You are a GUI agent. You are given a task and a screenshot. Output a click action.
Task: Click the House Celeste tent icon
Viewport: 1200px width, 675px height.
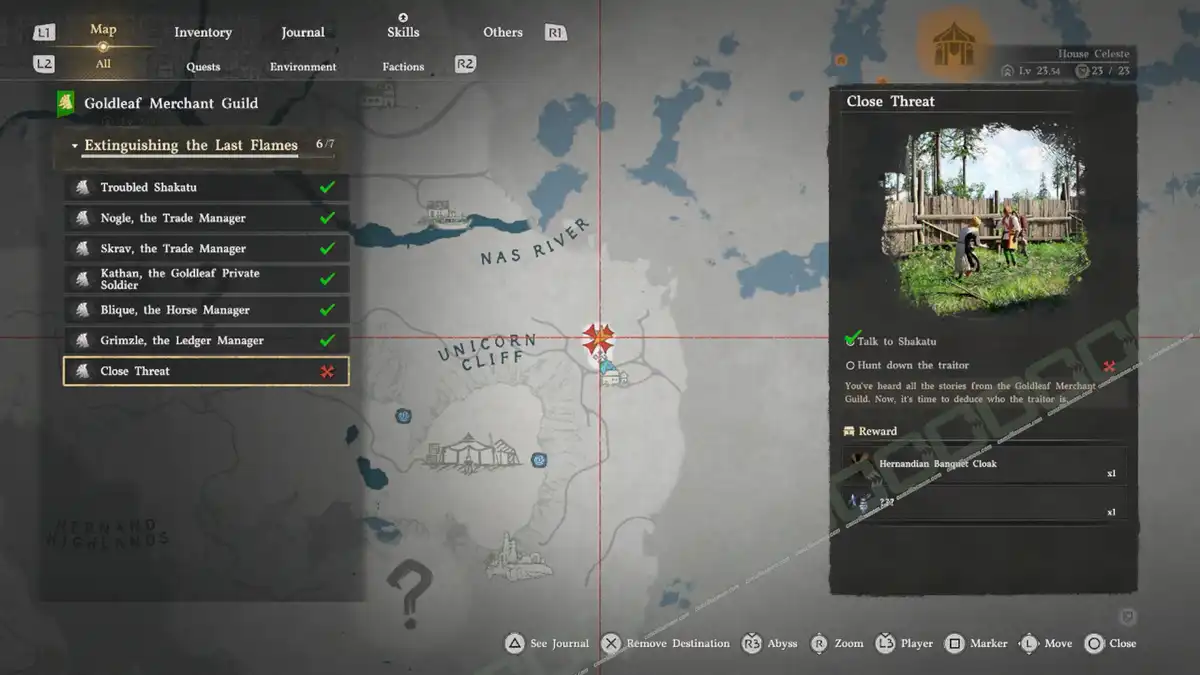(x=953, y=45)
